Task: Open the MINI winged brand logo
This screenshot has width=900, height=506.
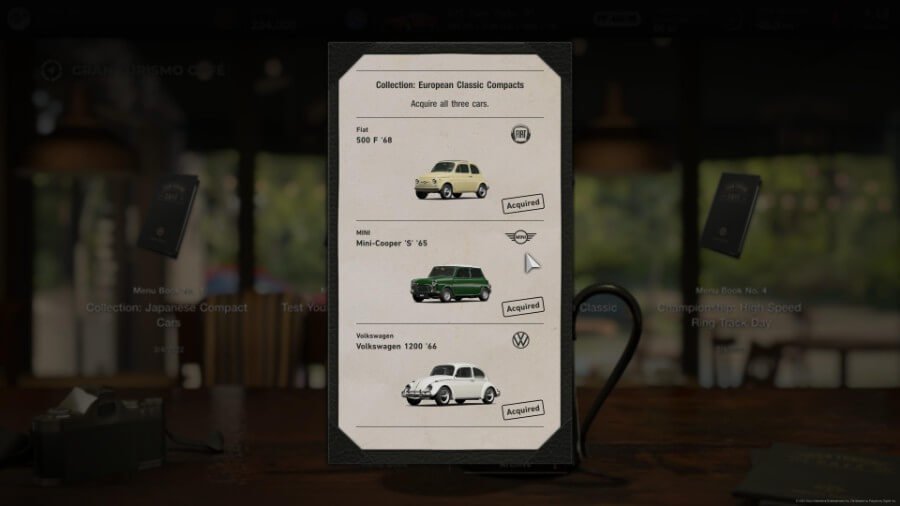Action: tap(520, 238)
